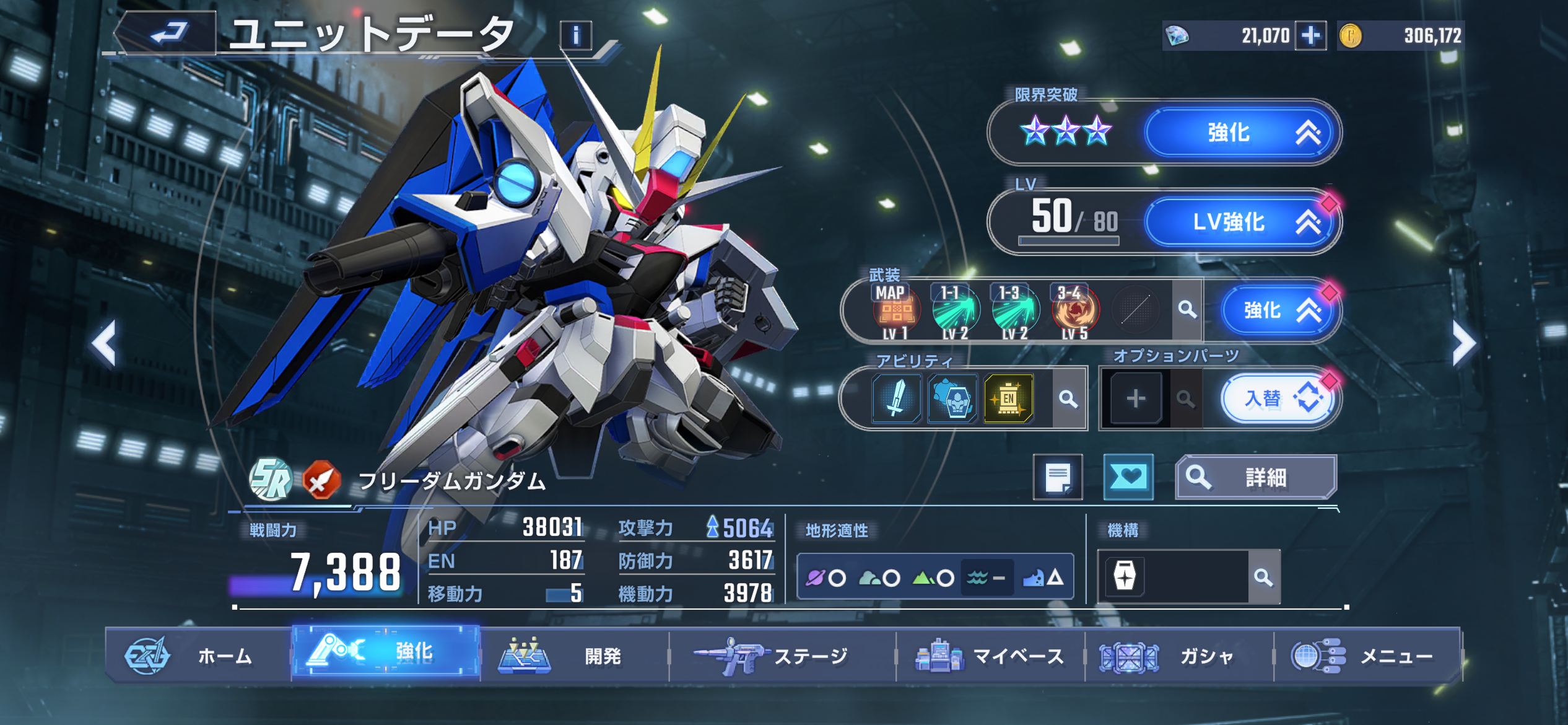Open the 詳細 details button
The image size is (1568, 725).
(1256, 477)
